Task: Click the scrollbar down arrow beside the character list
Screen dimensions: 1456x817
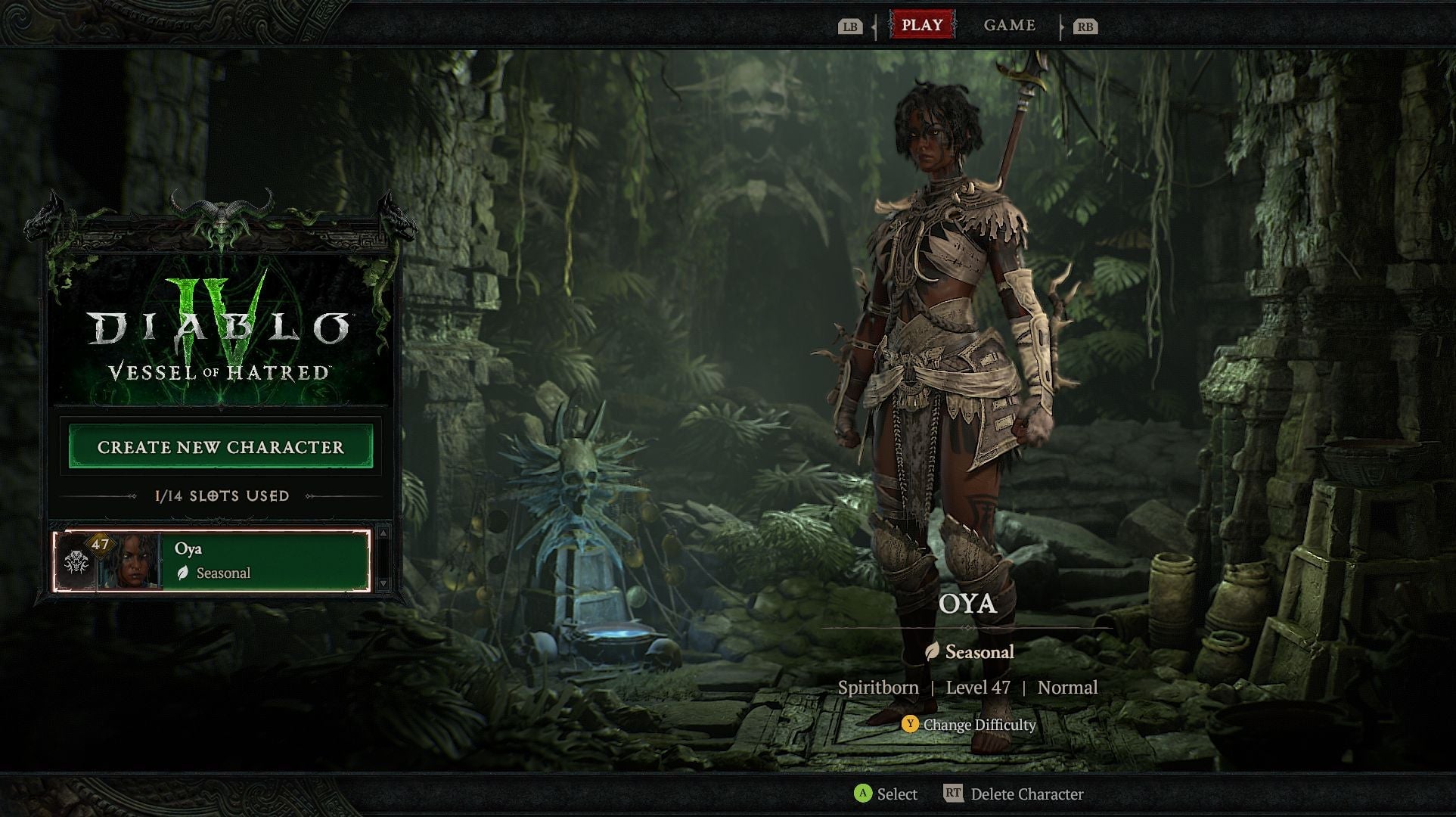Action: point(383,583)
